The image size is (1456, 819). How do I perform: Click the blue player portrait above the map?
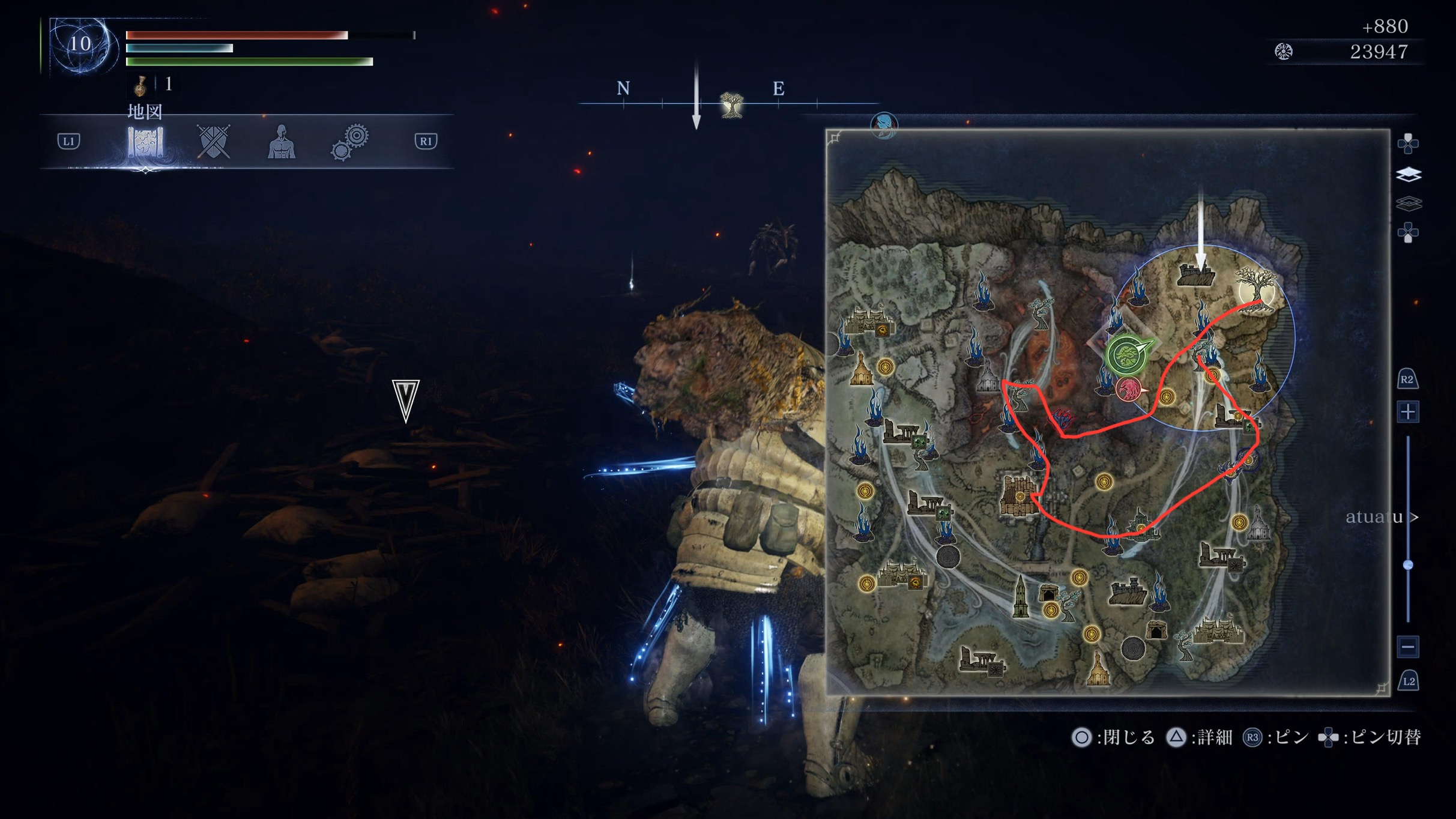tap(884, 125)
